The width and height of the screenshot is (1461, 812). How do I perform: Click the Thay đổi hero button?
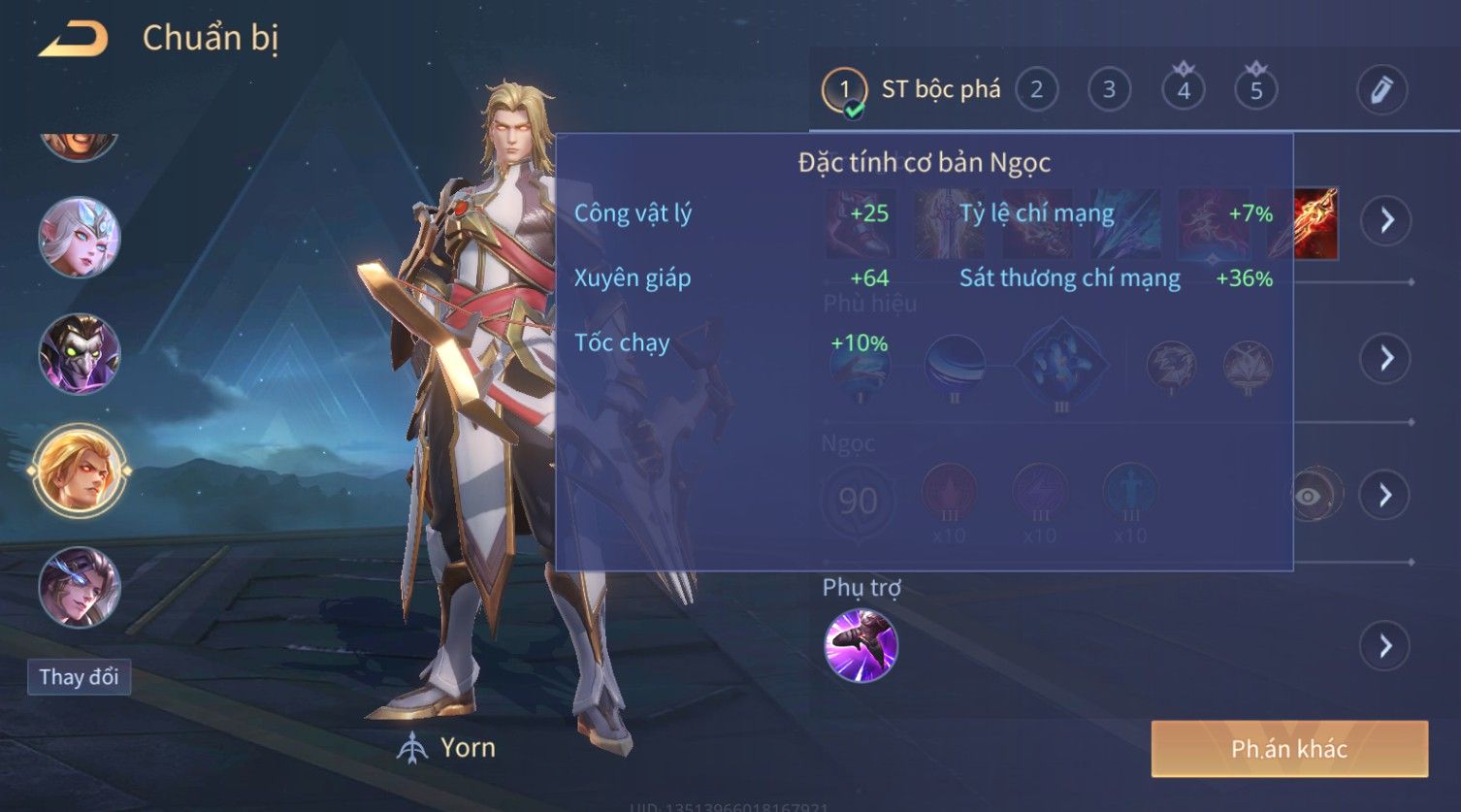coord(79,677)
